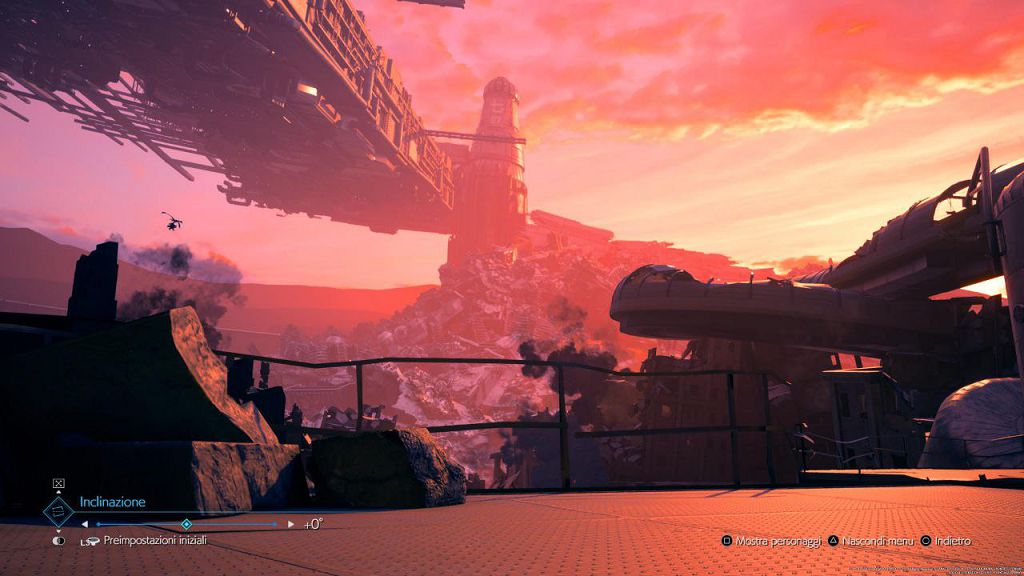Decrease tilt with the slider's left arrow
Viewport: 1024px width, 576px height.
point(85,524)
